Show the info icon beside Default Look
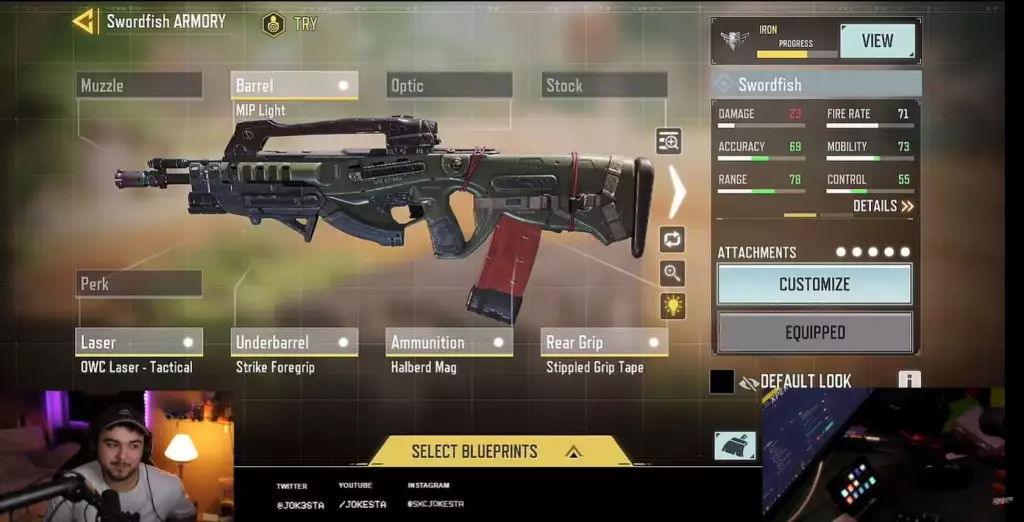The height and width of the screenshot is (522, 1024). 909,380
